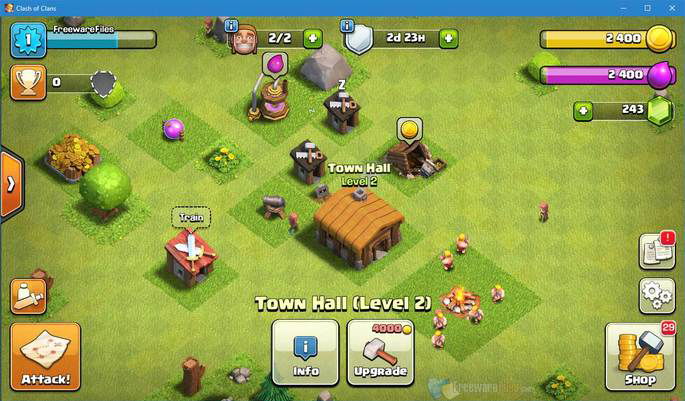This screenshot has height=401, width=685.
Task: Collect elixir from the pink drop bubble
Action: coord(272,65)
